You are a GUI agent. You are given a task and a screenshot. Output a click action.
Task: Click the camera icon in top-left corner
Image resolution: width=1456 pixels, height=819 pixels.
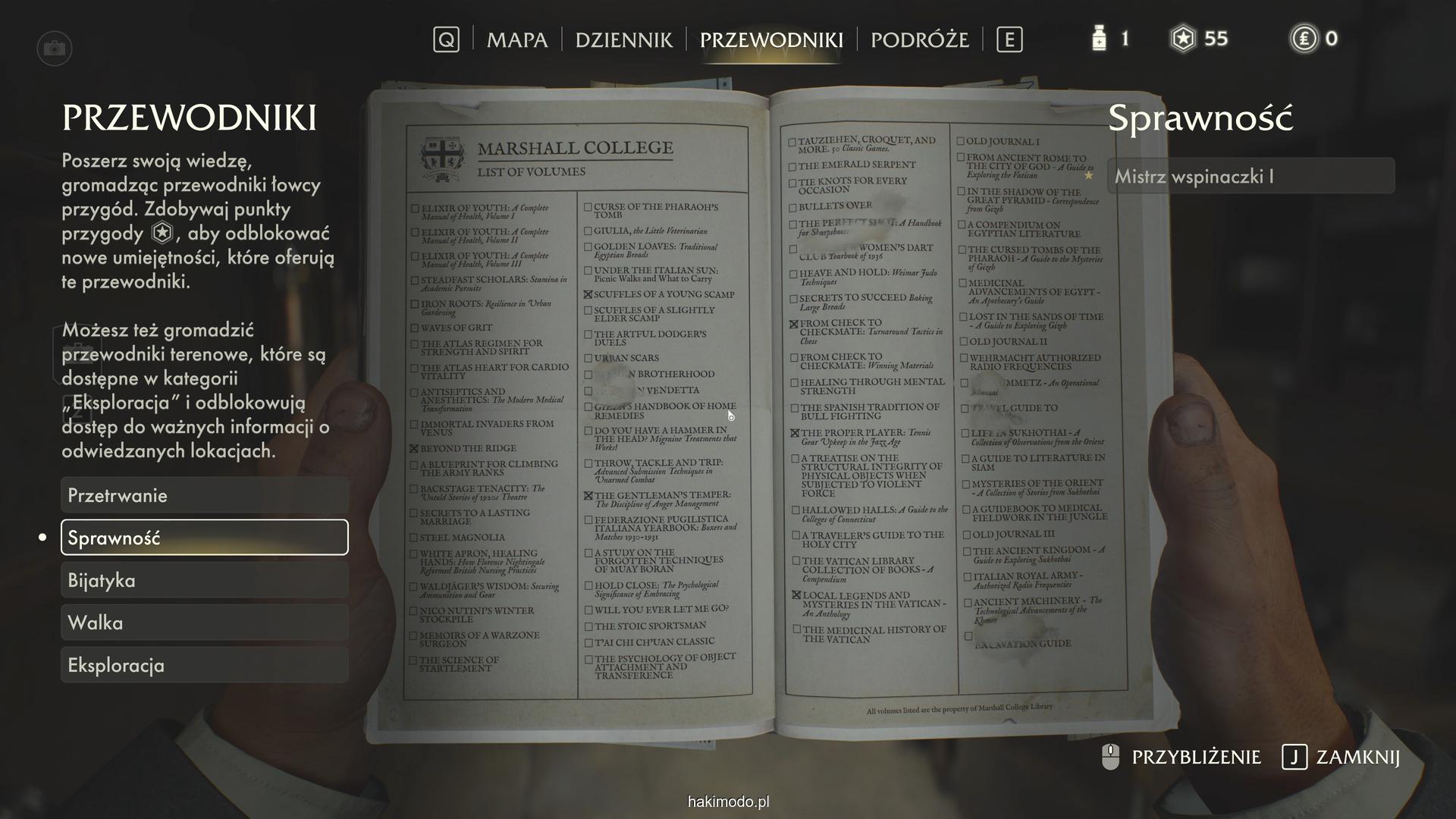tap(54, 49)
